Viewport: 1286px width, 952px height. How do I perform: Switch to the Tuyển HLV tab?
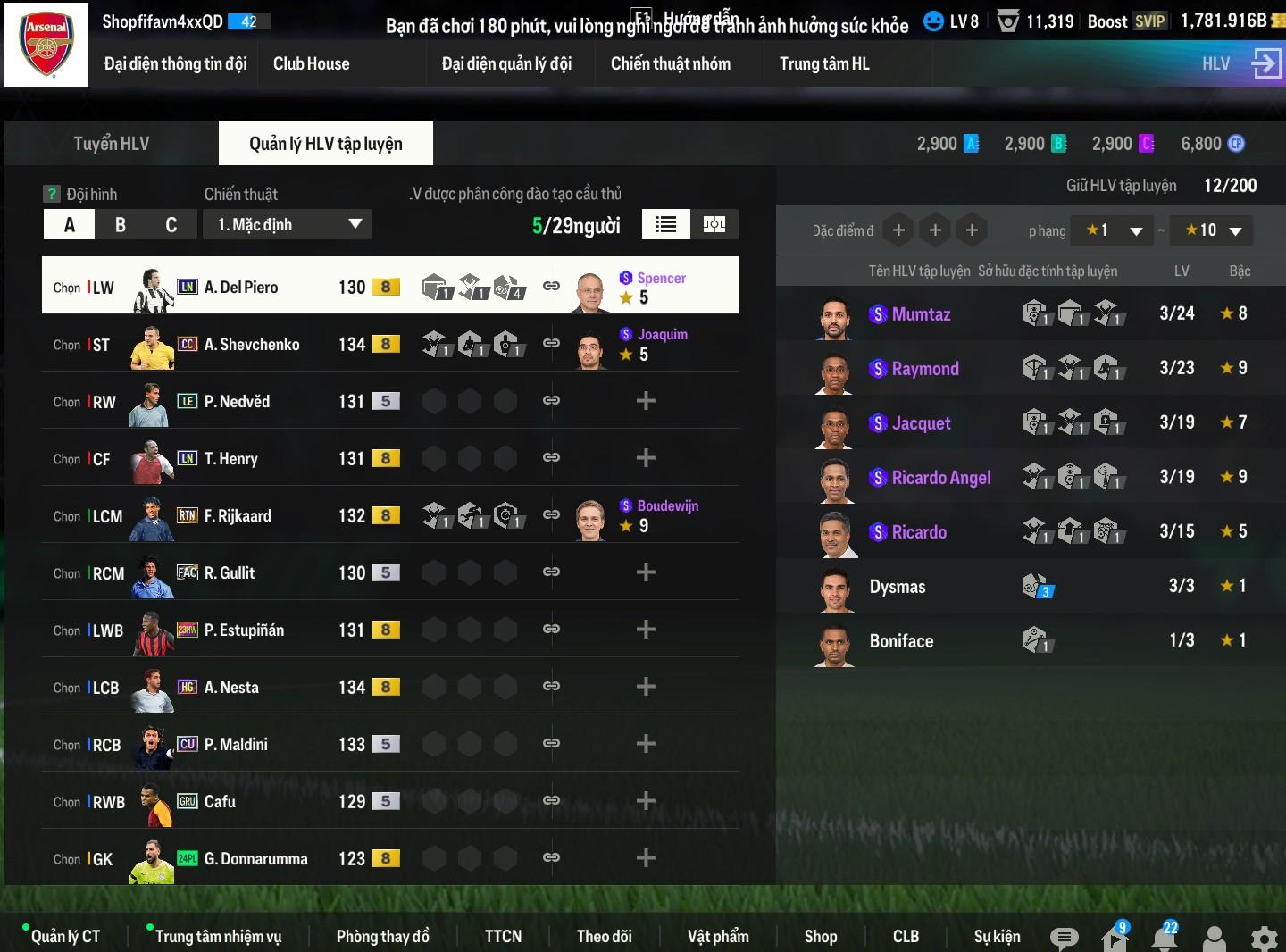[x=111, y=144]
